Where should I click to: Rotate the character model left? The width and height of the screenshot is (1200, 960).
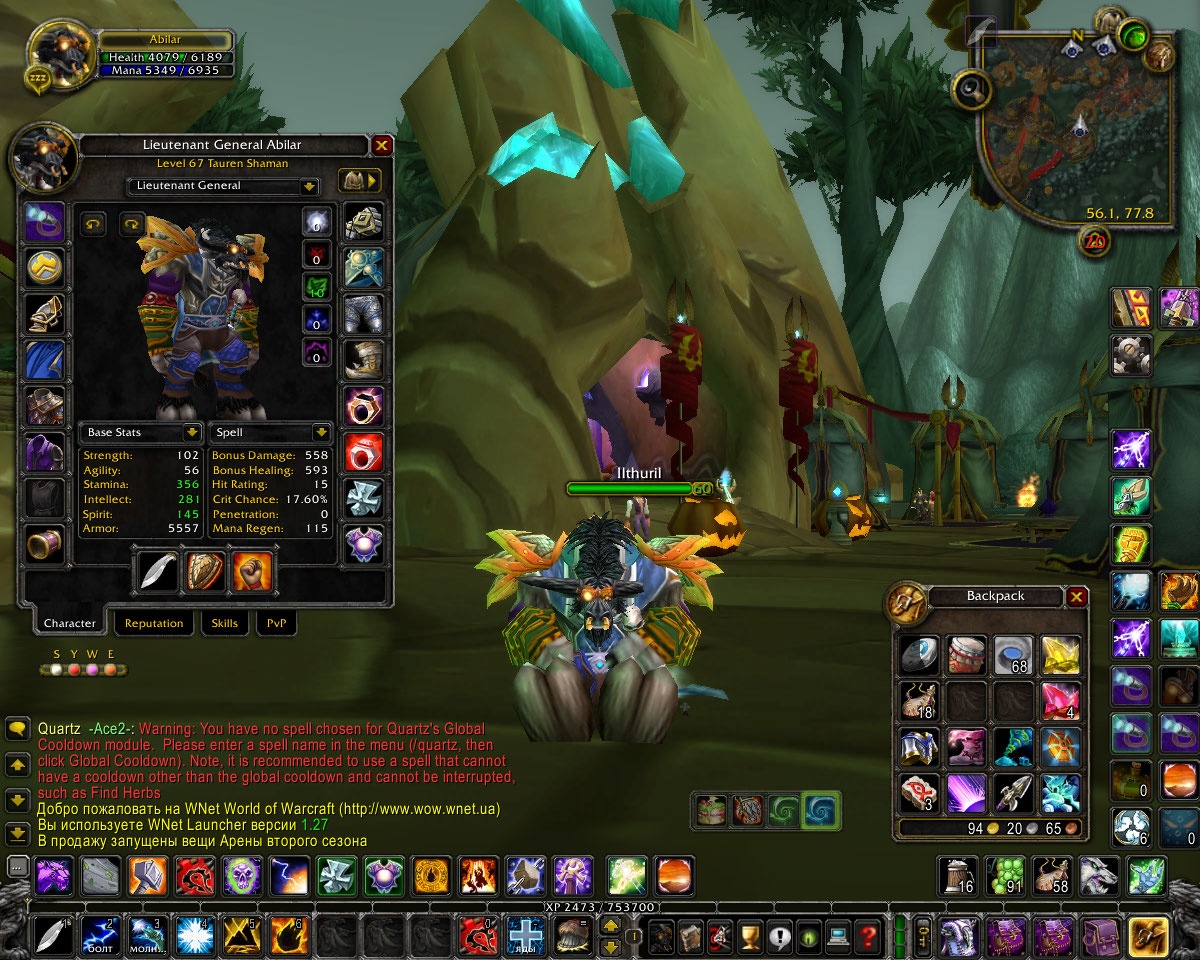93,224
